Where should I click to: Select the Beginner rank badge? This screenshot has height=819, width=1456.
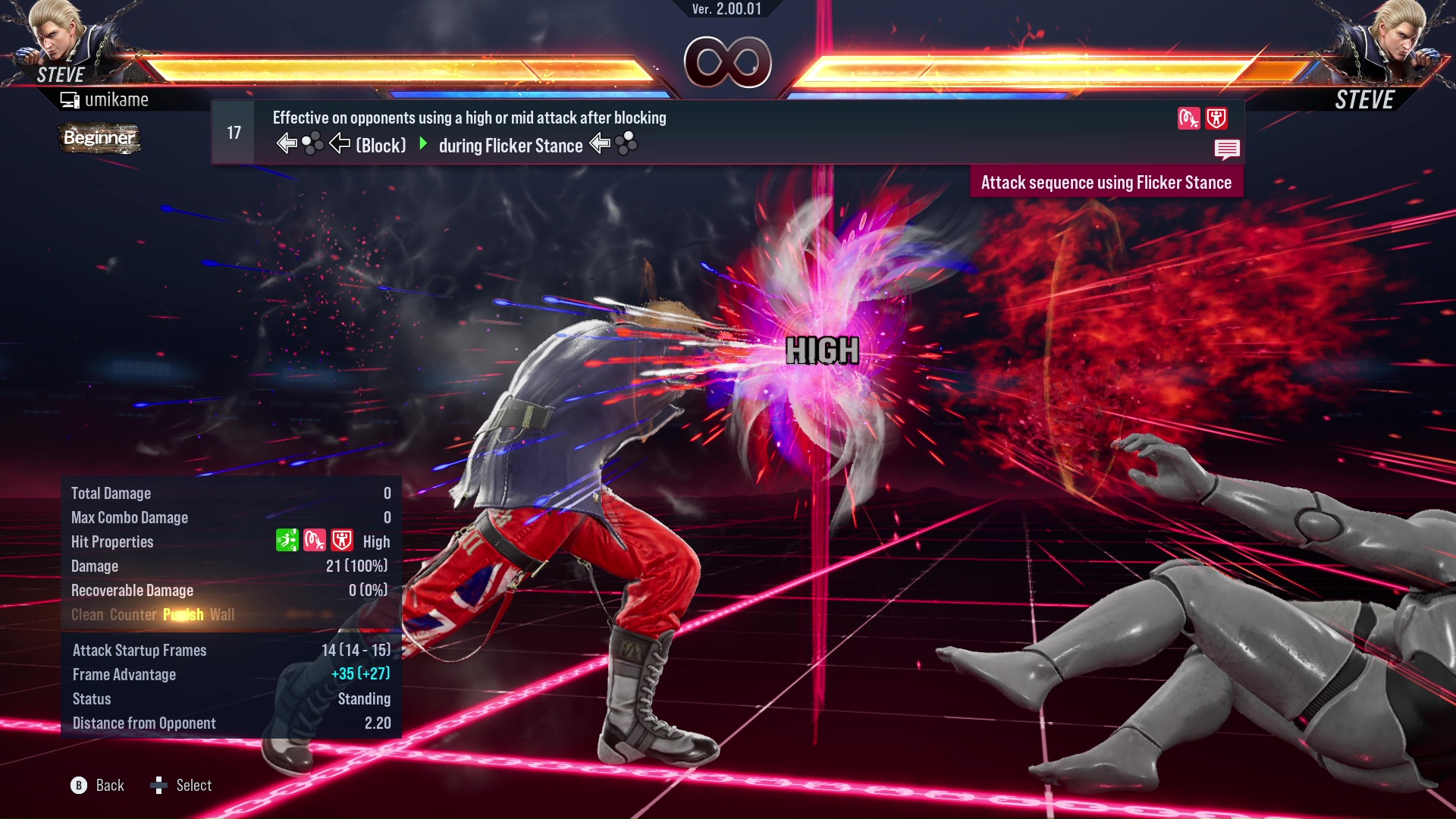[x=99, y=138]
